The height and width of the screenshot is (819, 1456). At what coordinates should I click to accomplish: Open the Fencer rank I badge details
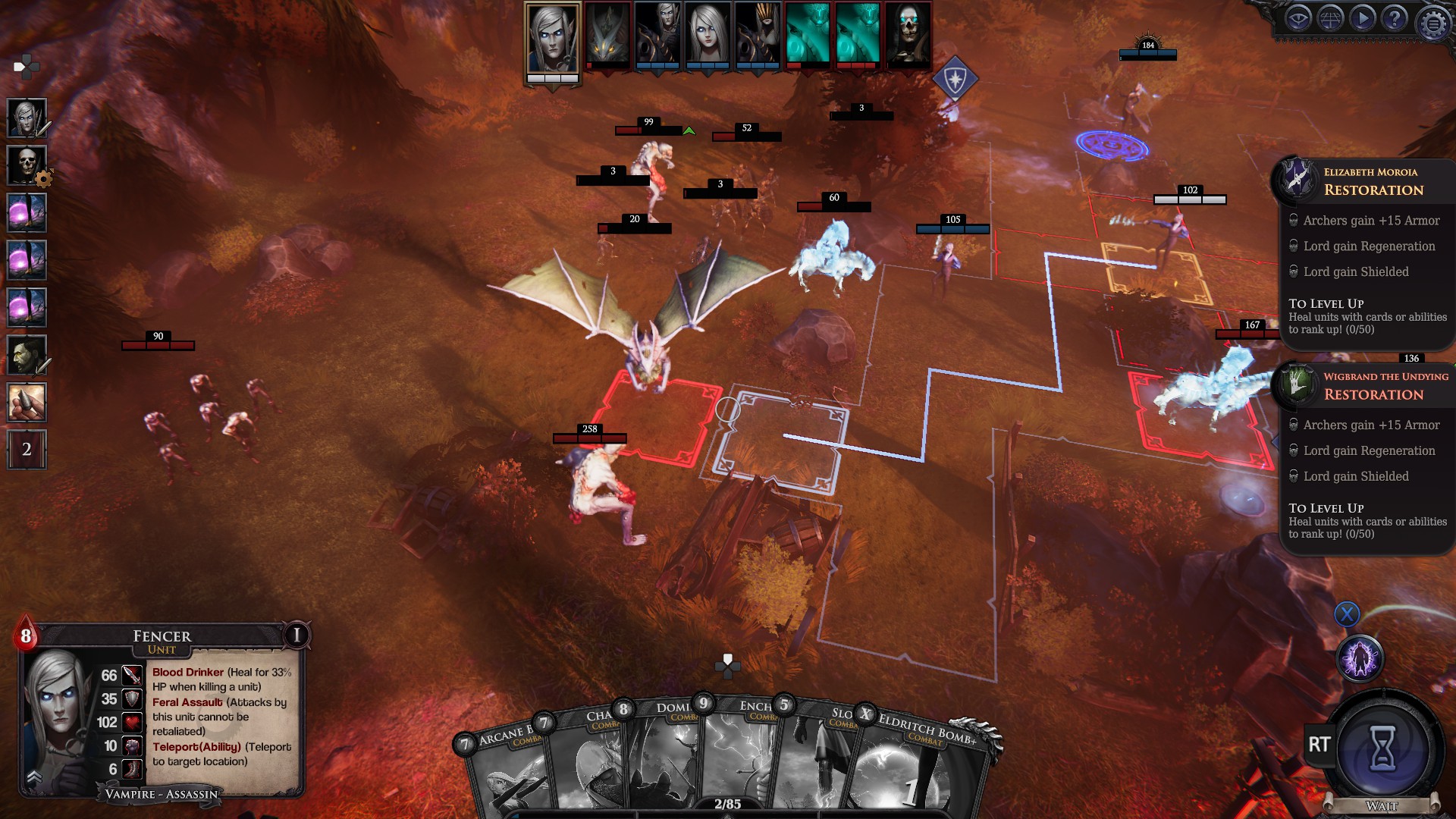pos(296,635)
